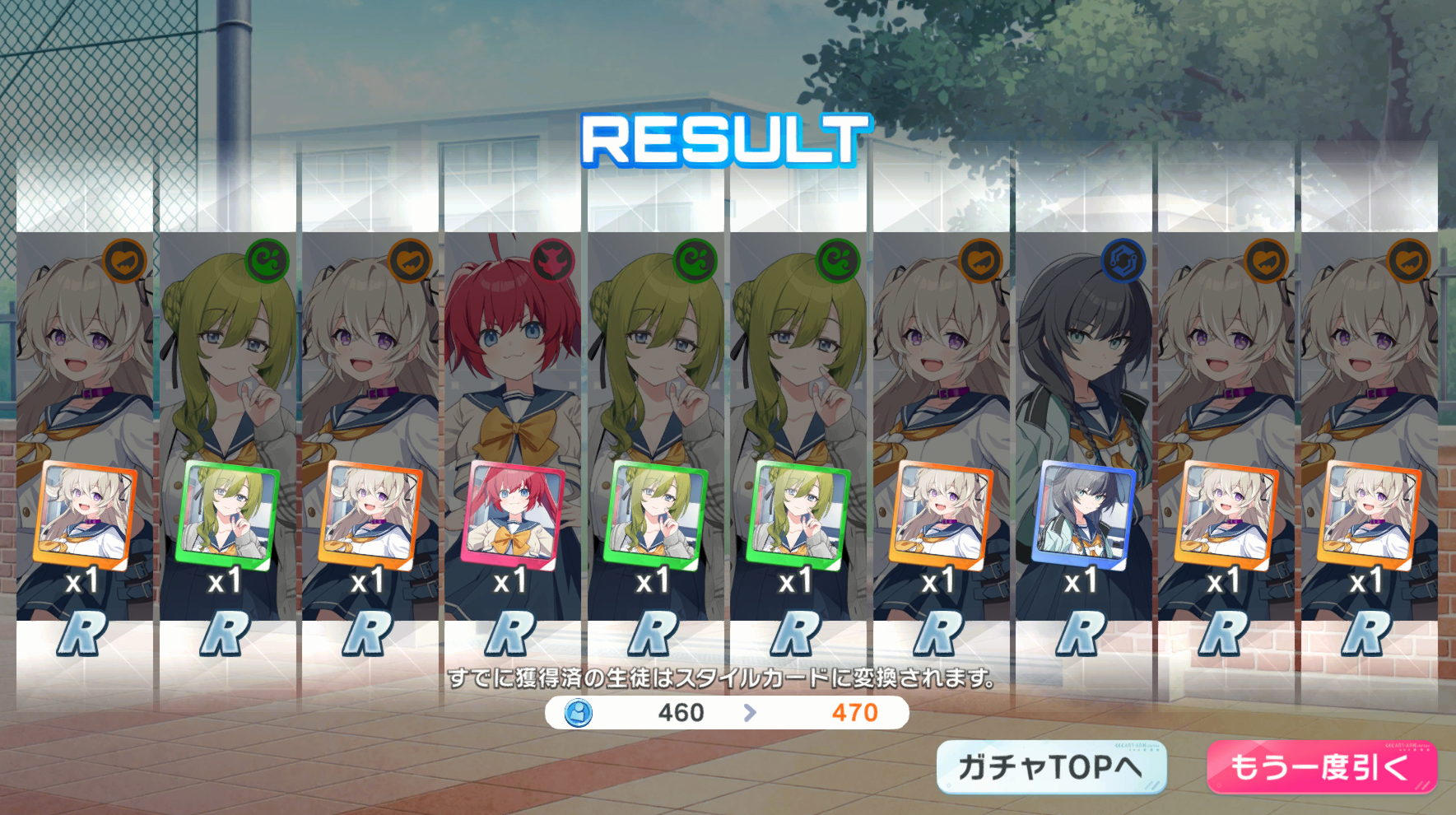The height and width of the screenshot is (815, 1456).
Task: Select the dark-haired student result card
Action: click(1083, 445)
